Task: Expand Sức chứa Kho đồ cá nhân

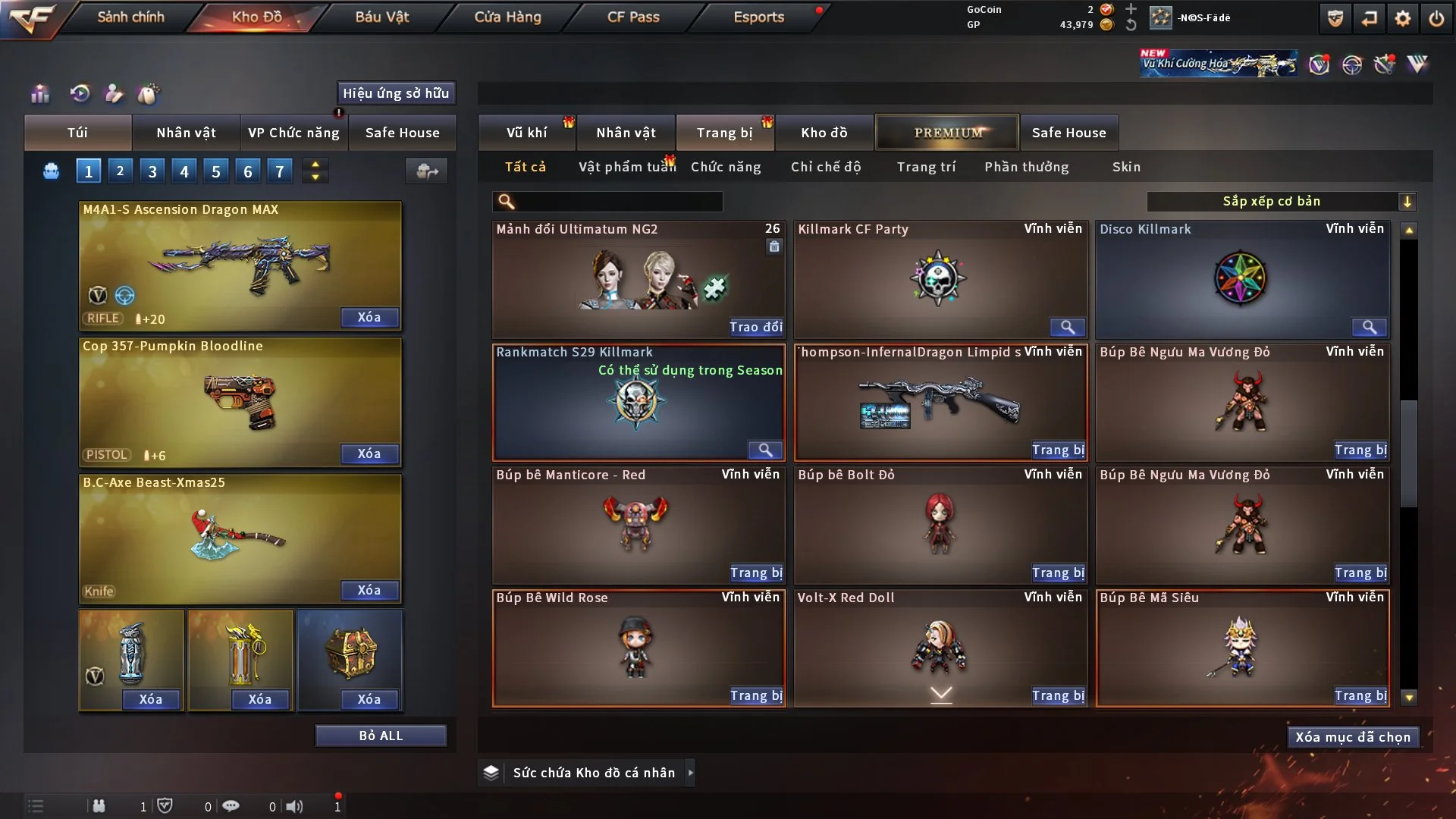Action: coord(690,773)
